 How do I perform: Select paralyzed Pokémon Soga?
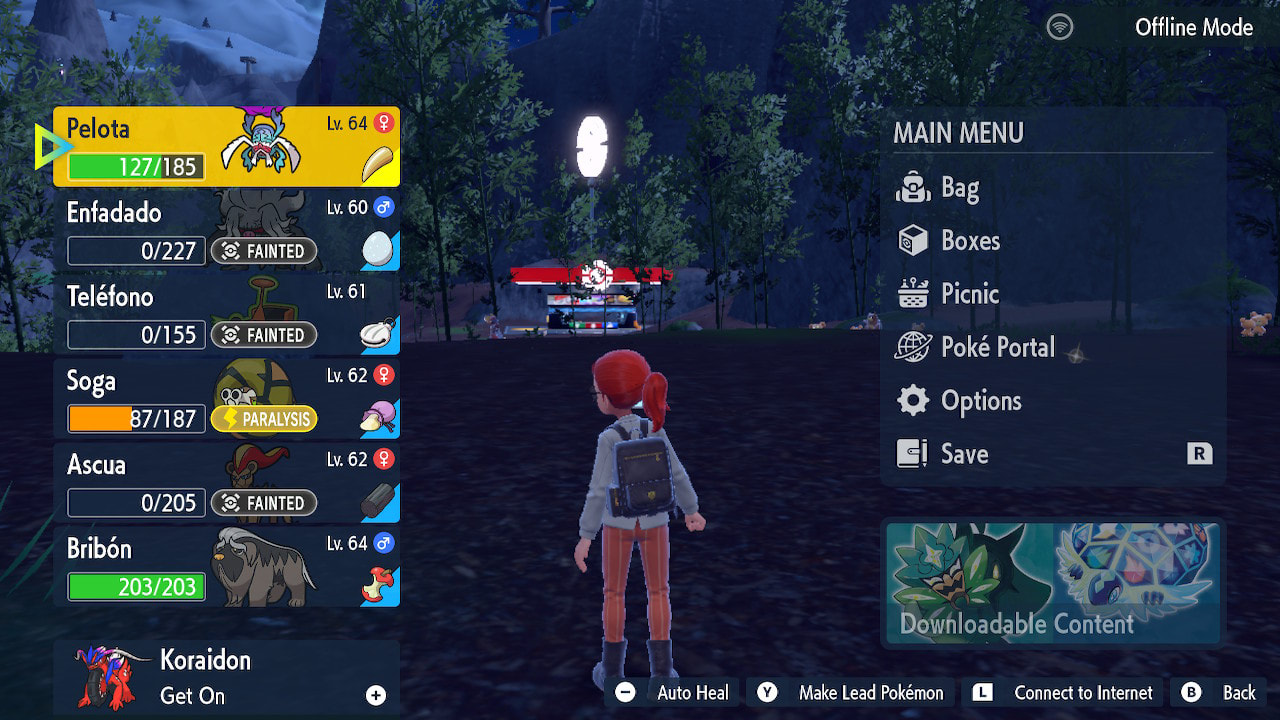point(226,399)
